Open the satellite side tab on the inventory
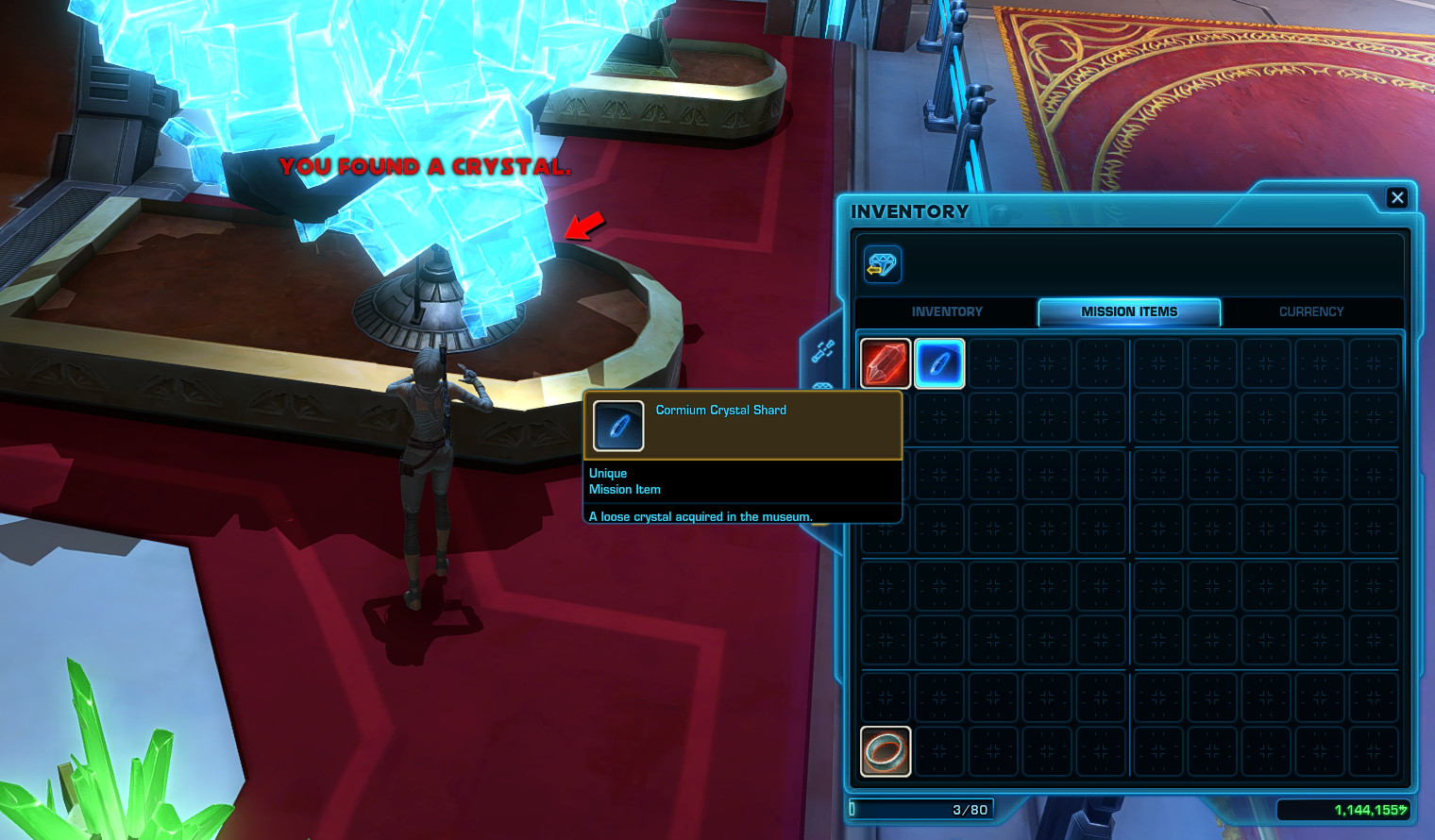 [x=822, y=351]
